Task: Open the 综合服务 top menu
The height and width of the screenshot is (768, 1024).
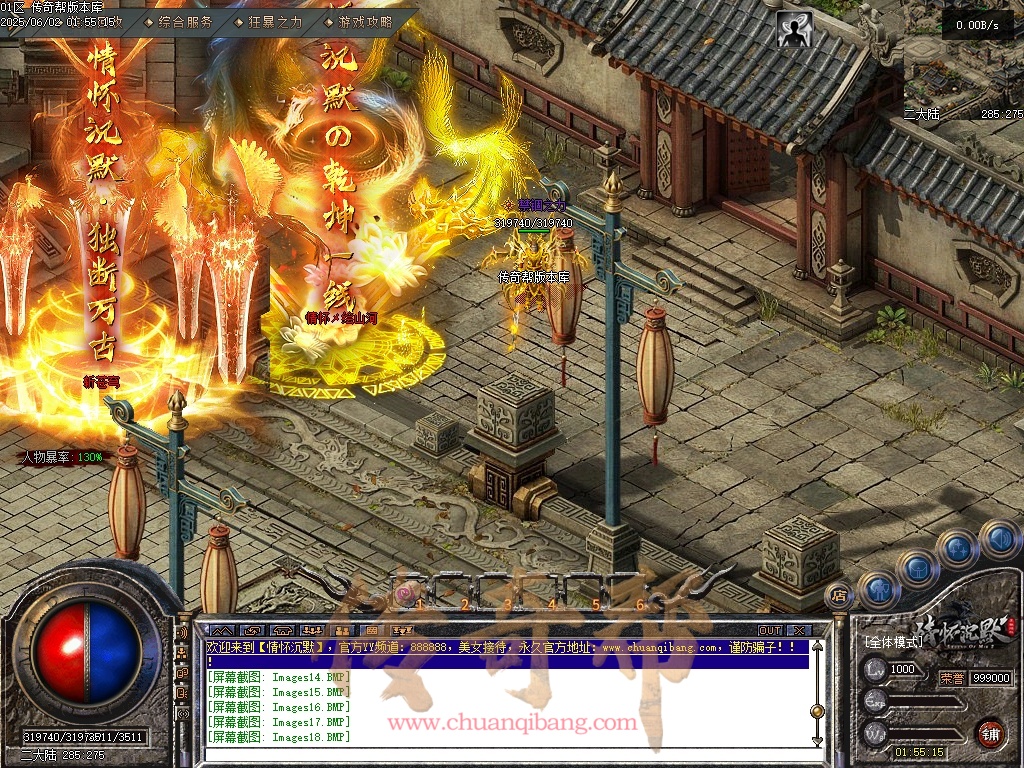Action: tap(184, 21)
